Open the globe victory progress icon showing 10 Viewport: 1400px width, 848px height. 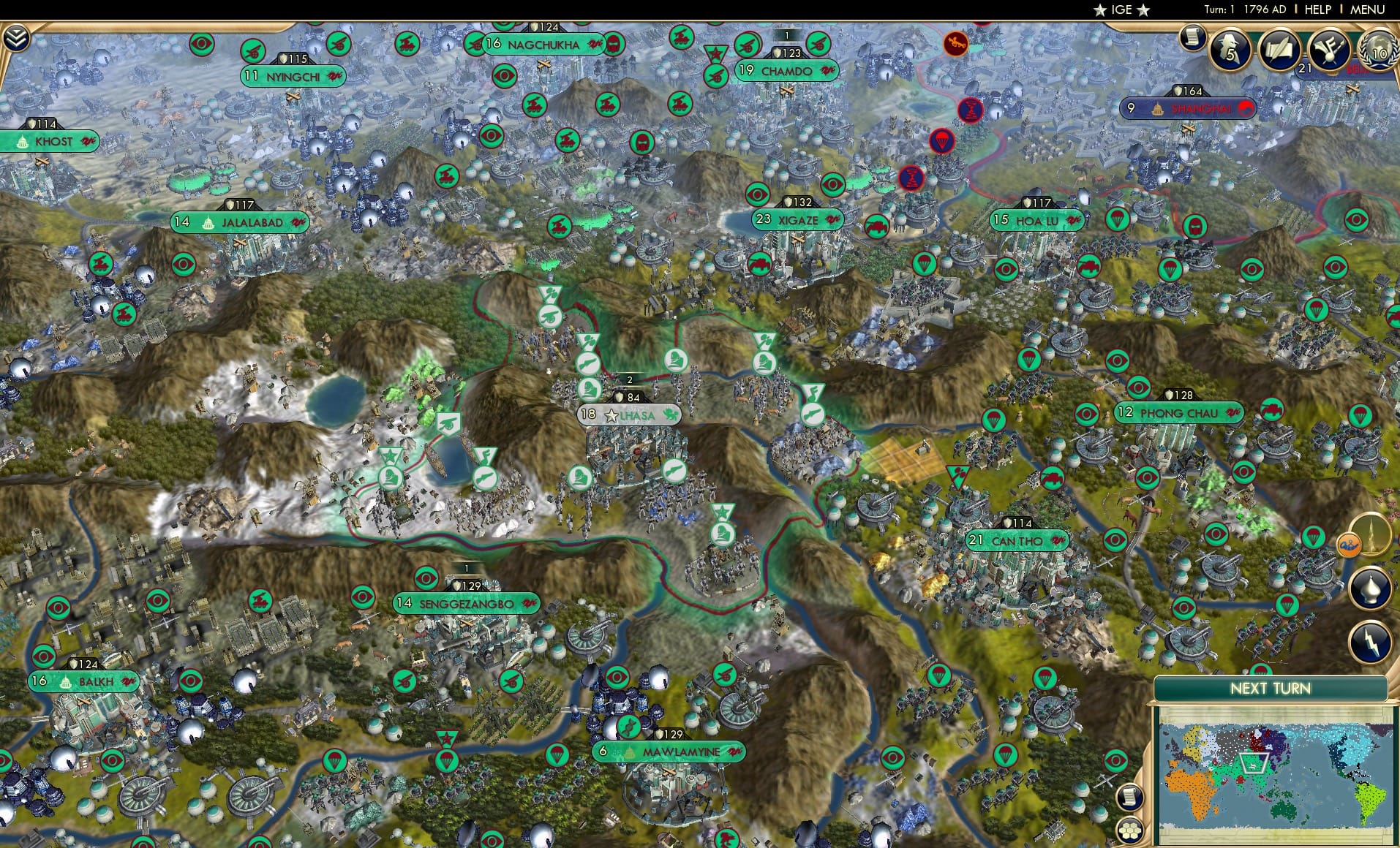(1380, 53)
